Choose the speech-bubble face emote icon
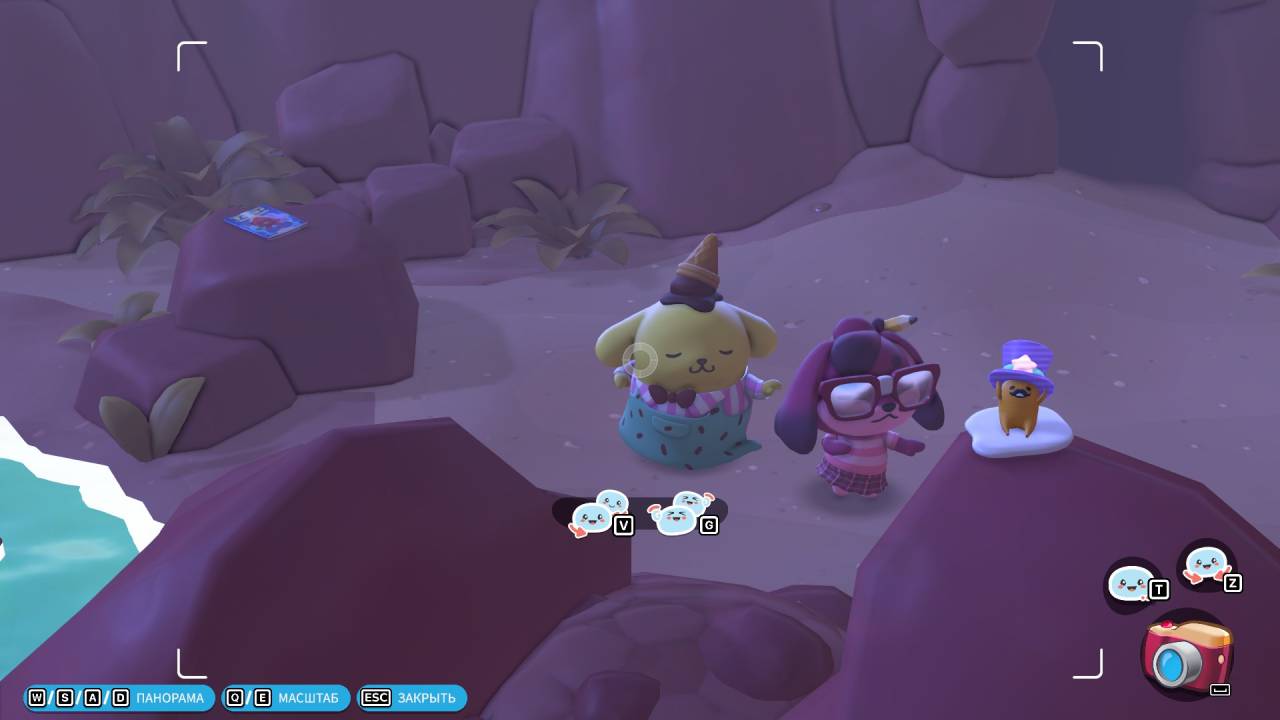Viewport: 1280px width, 720px height. tap(1132, 583)
